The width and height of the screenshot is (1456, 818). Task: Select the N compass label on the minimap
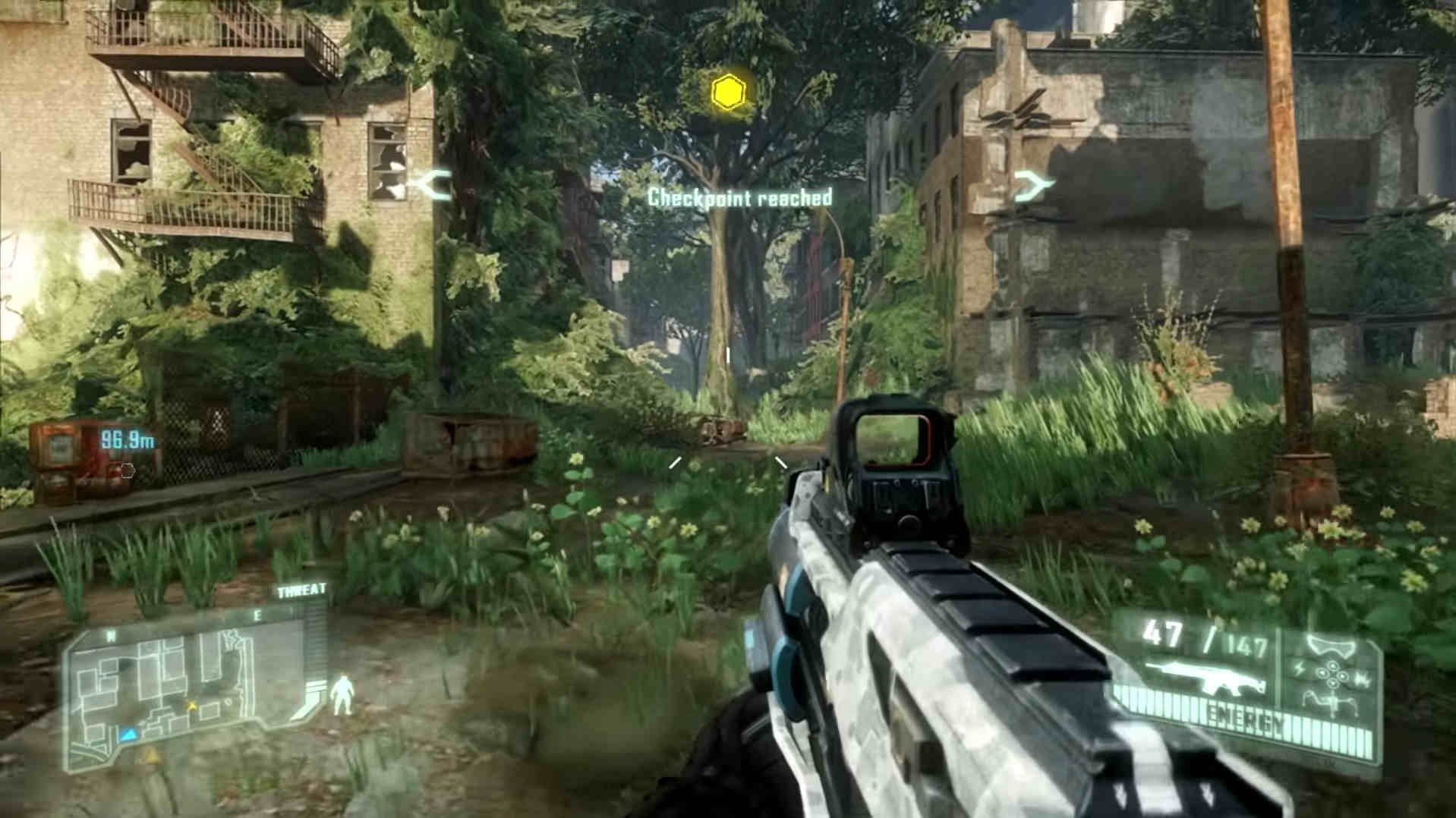click(x=111, y=634)
